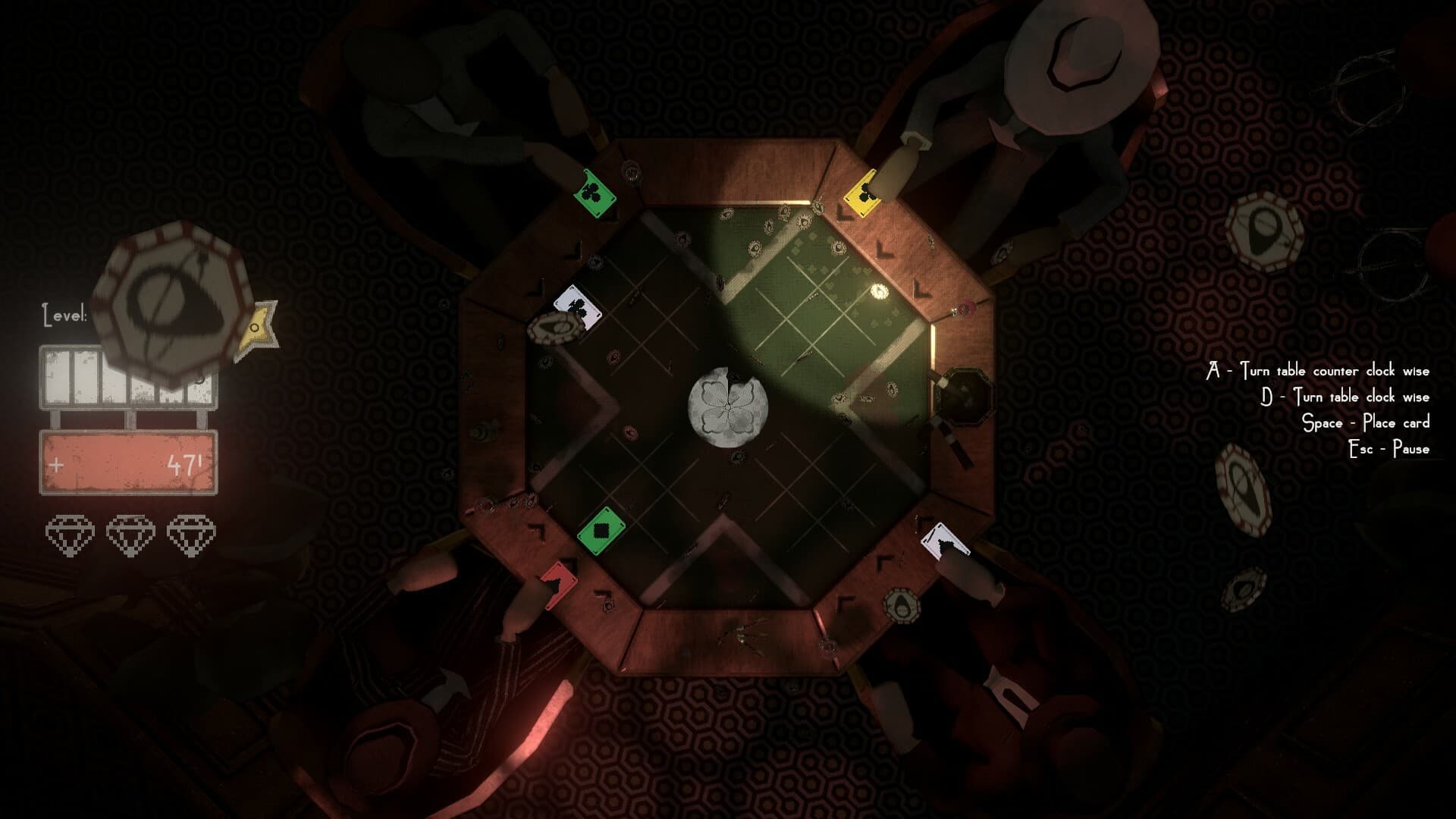1456x819 pixels.
Task: Flip the red card at the bottom left seat
Action: coord(558,585)
